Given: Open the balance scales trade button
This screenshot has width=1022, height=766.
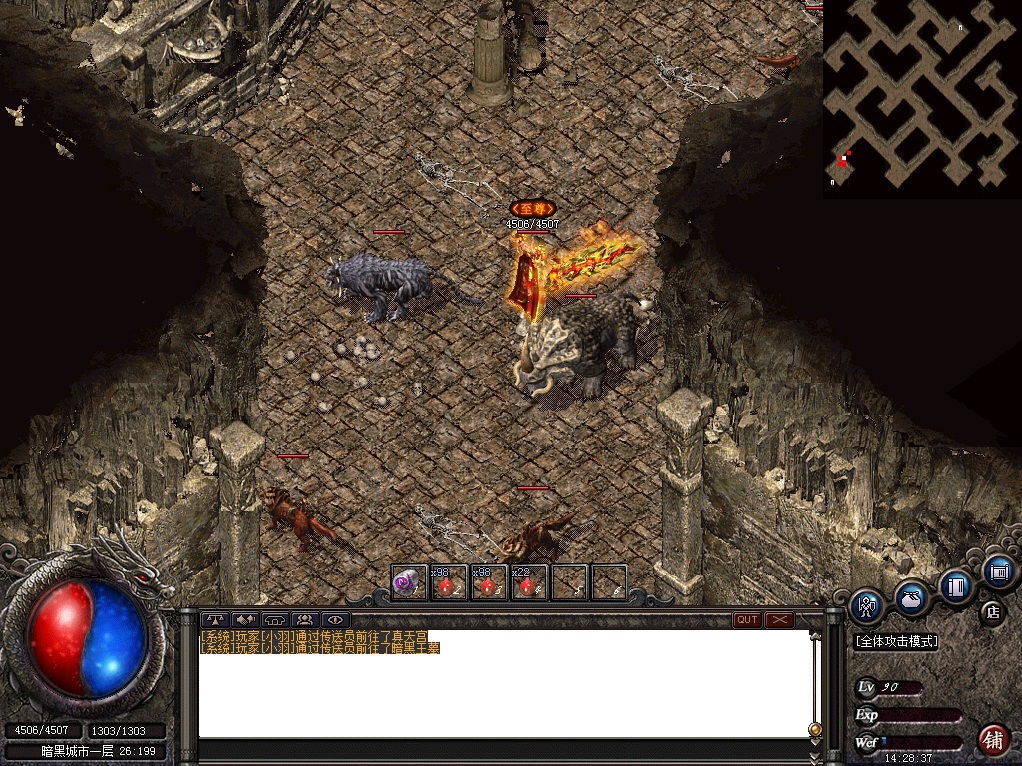Looking at the screenshot, I should [216, 620].
